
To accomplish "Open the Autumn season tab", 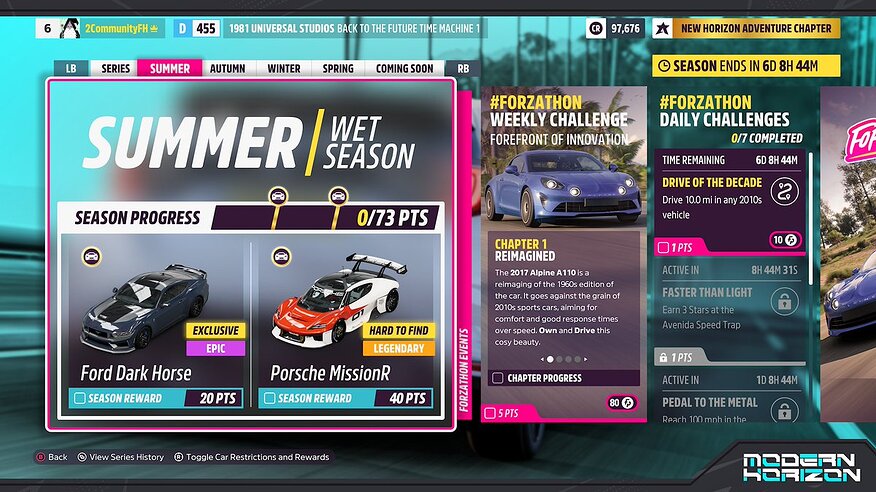I will [228, 69].
